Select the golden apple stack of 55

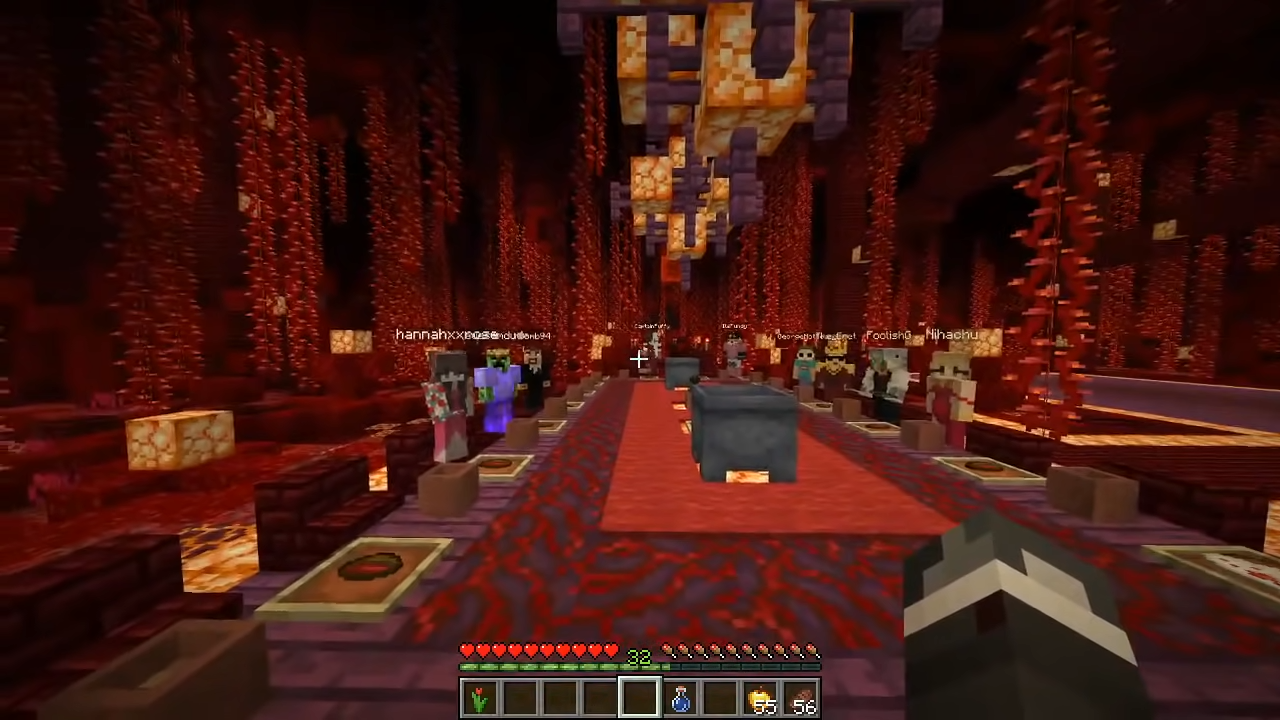pyautogui.click(x=760, y=698)
